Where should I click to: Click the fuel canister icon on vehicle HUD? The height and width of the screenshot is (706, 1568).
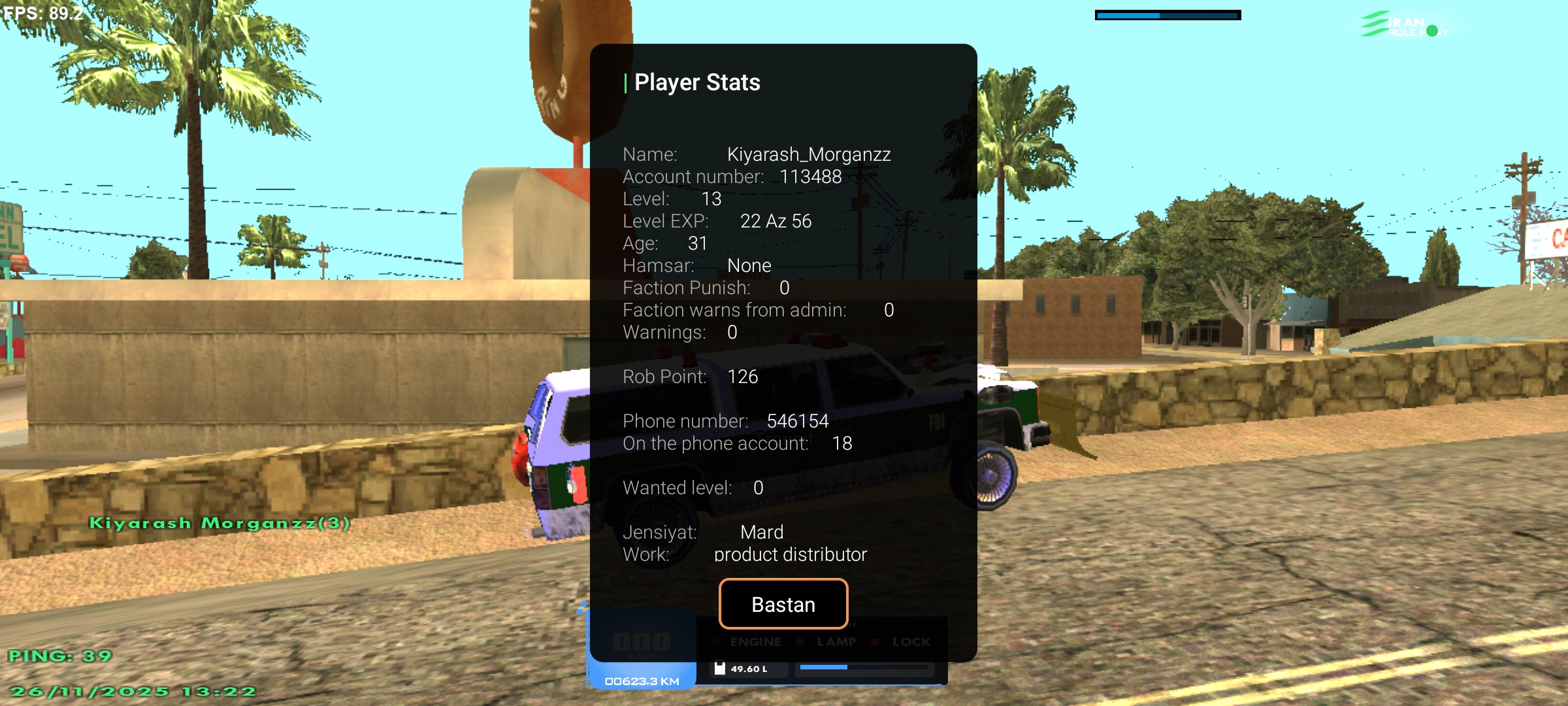721,668
